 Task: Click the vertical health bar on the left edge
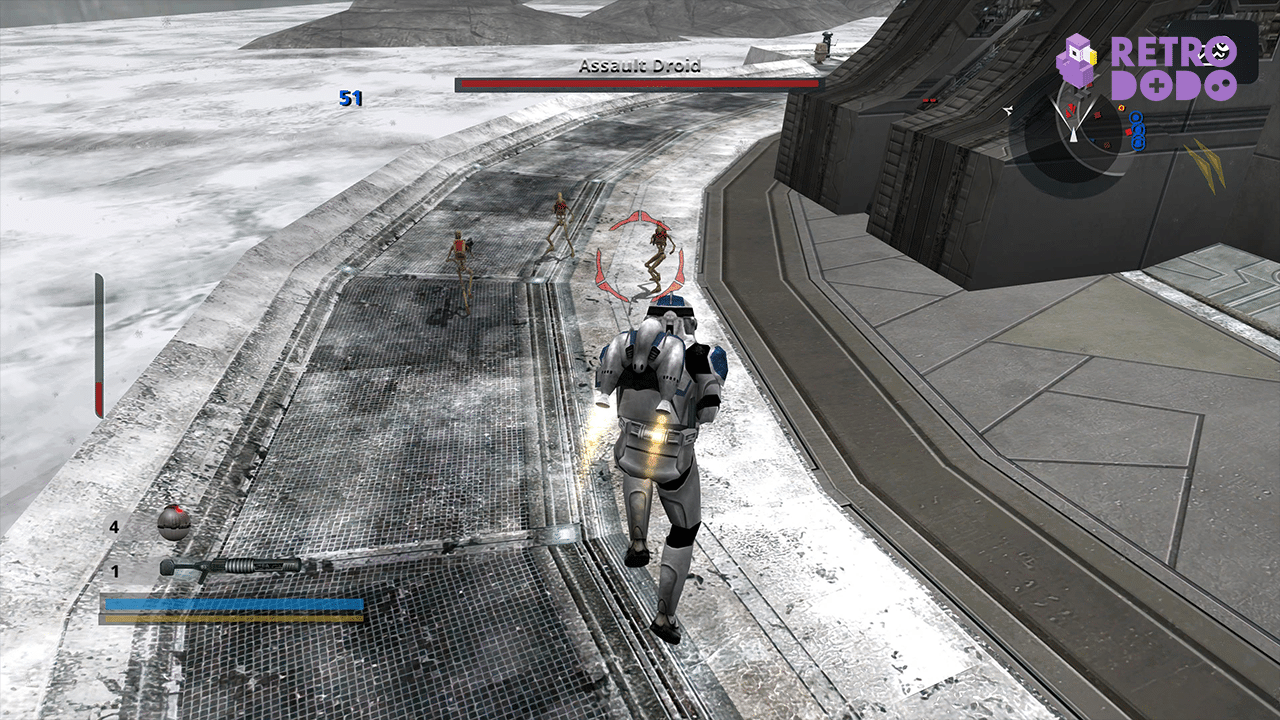pyautogui.click(x=98, y=340)
